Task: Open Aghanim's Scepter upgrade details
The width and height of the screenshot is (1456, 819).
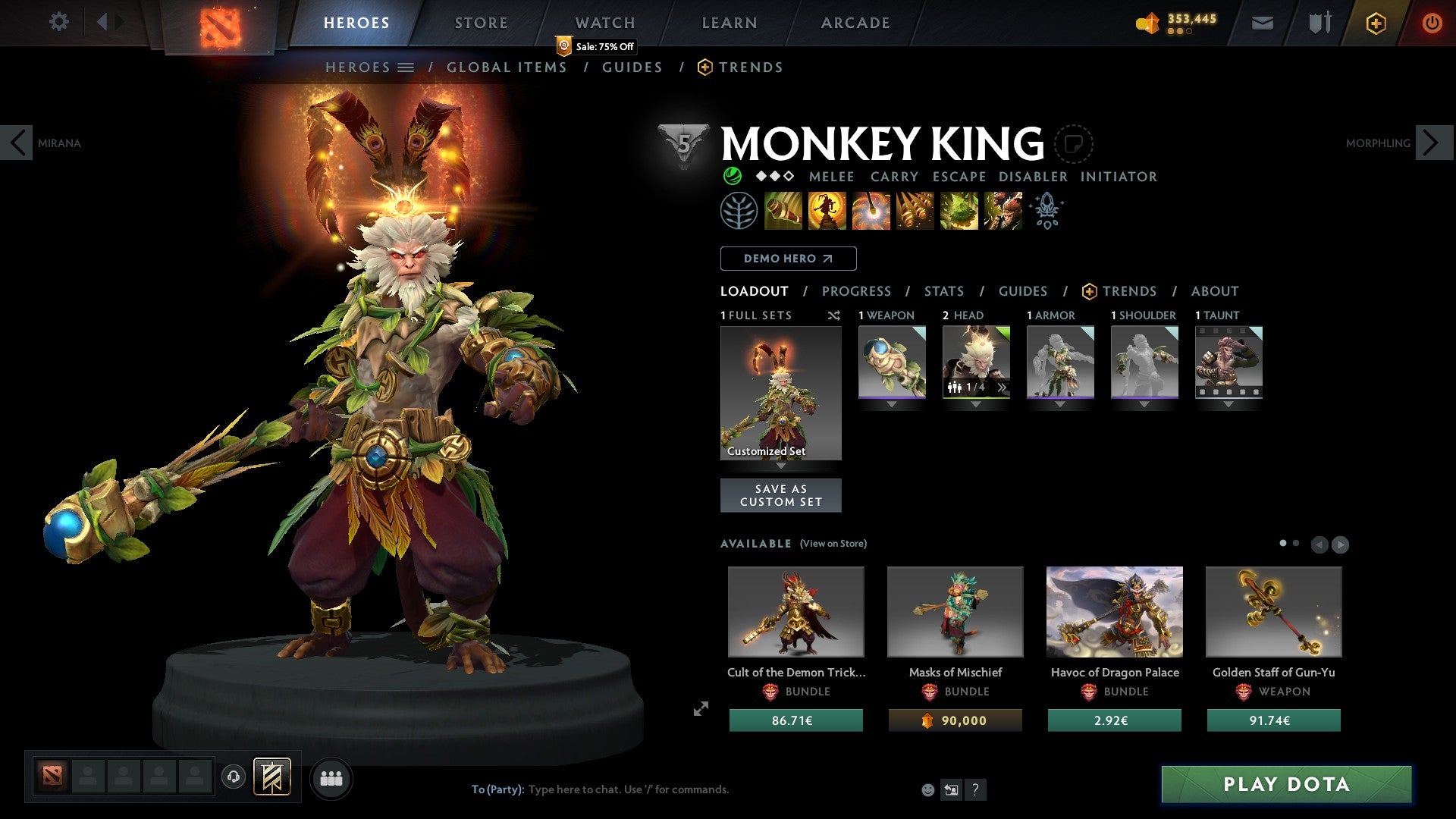Action: (1048, 211)
